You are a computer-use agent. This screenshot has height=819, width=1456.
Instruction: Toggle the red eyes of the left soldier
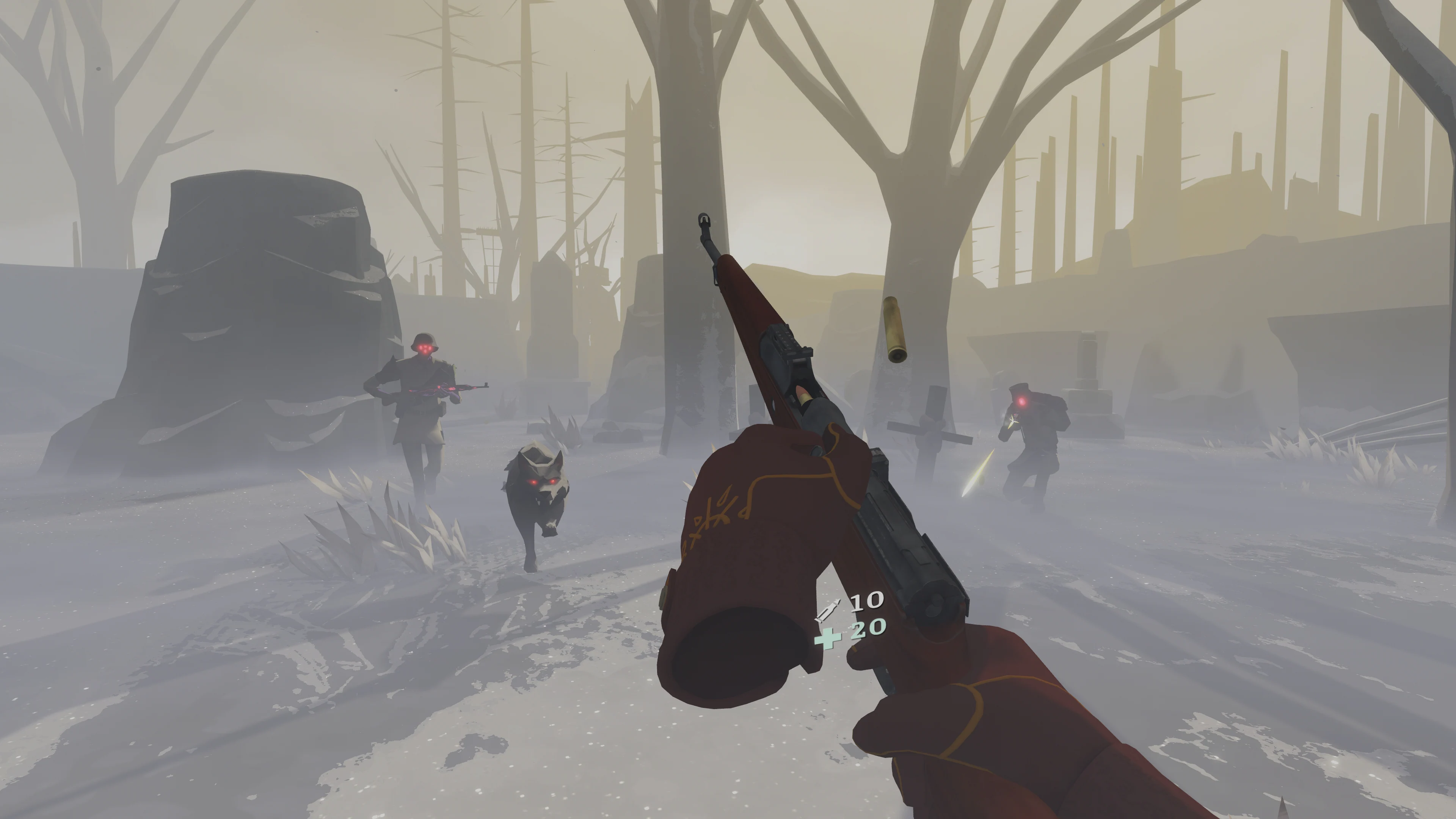[x=425, y=348]
